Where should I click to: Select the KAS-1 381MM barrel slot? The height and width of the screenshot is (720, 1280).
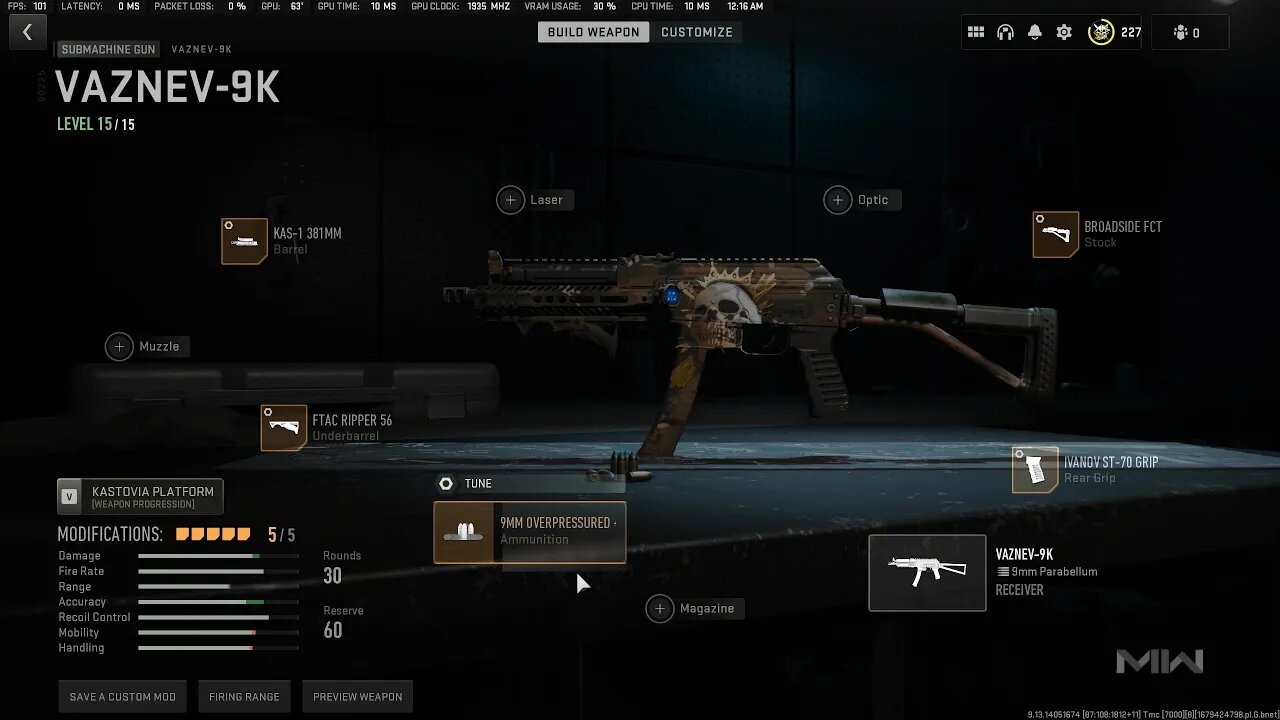pos(245,241)
